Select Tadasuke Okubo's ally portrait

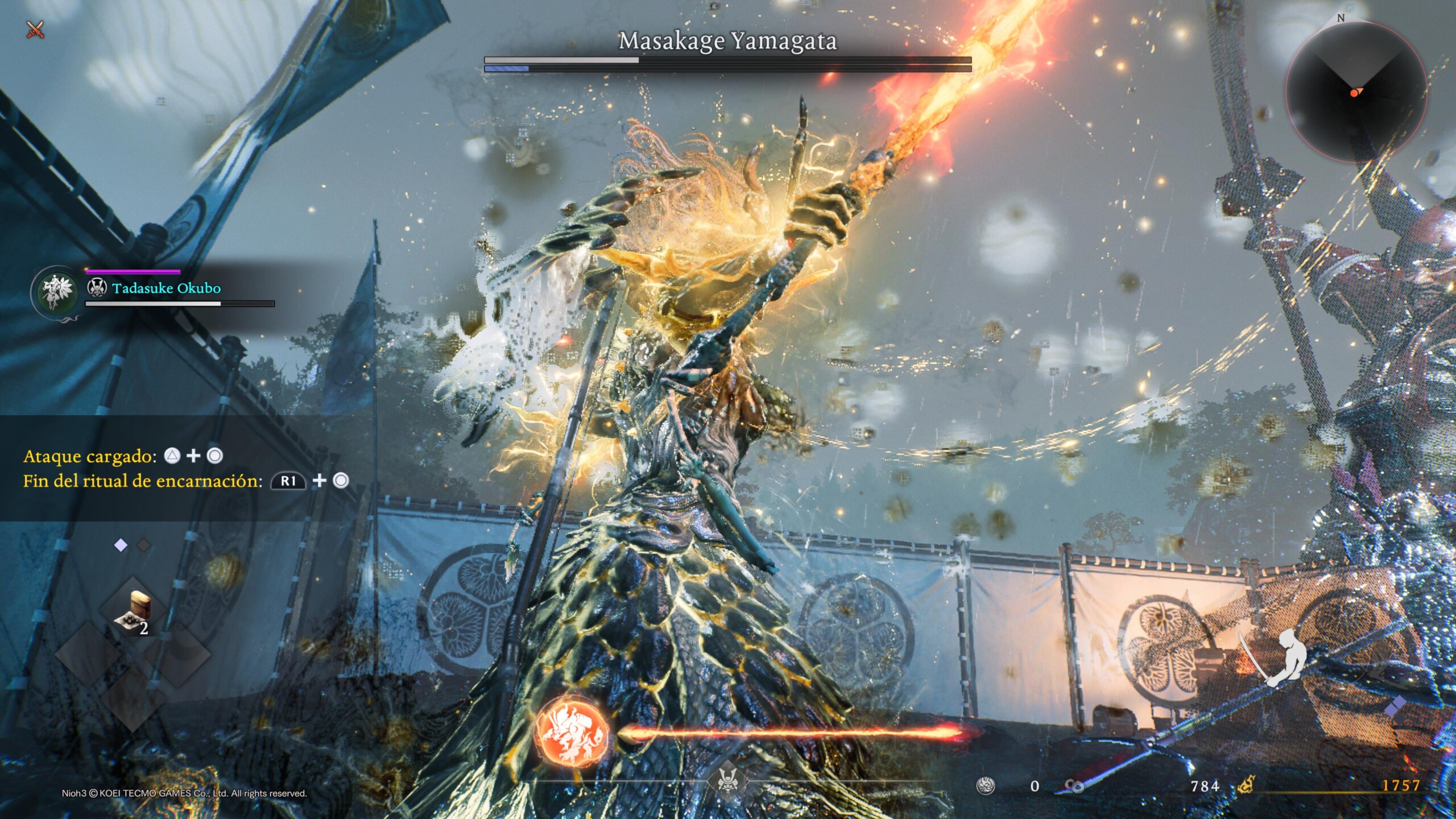coord(55,291)
